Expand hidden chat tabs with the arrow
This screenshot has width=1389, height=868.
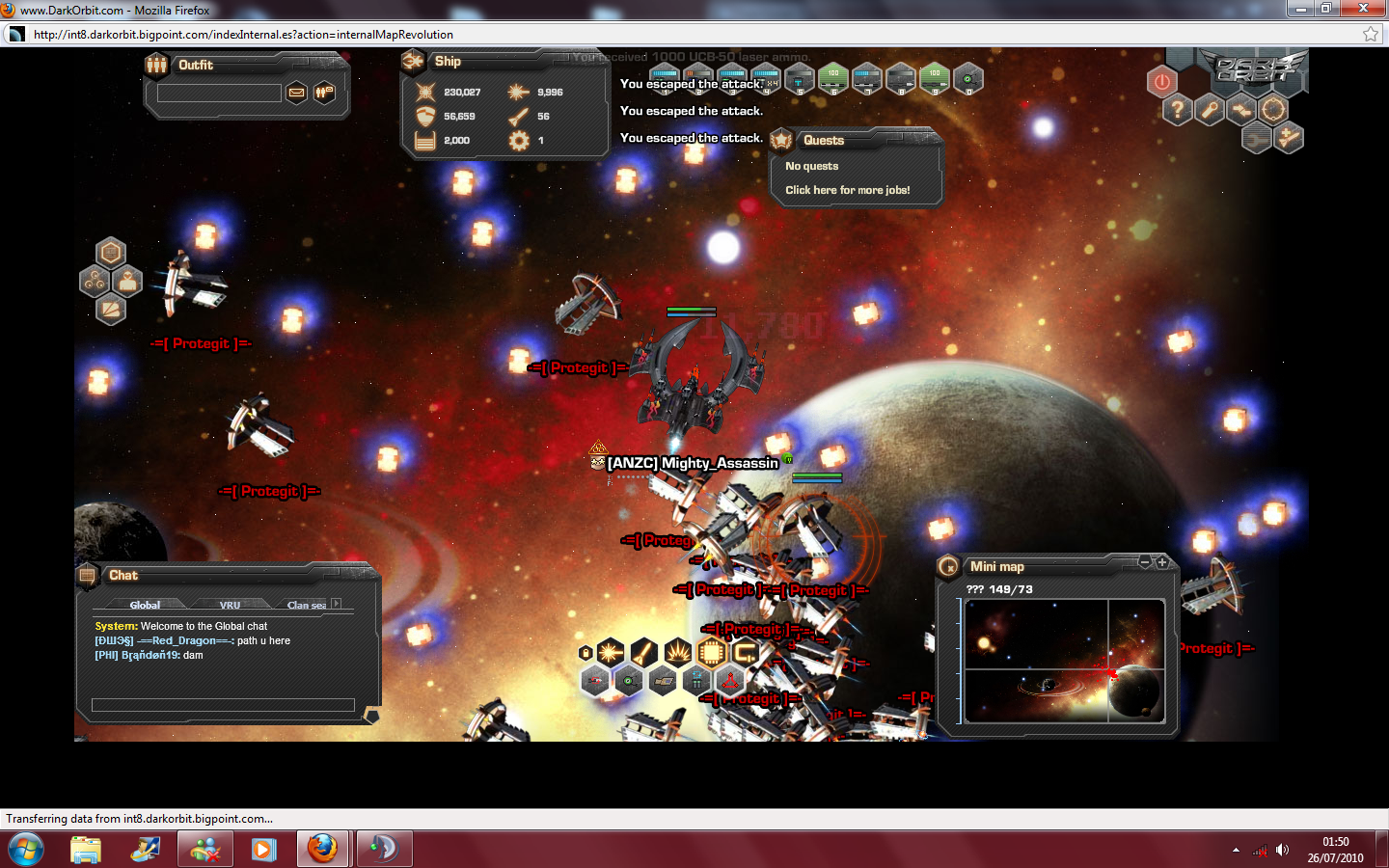pos(337,604)
